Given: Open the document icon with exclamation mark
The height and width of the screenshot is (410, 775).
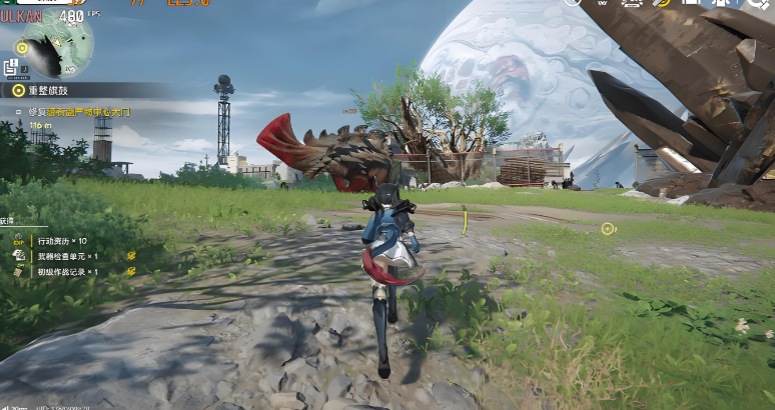Looking at the screenshot, I should tap(11, 68).
